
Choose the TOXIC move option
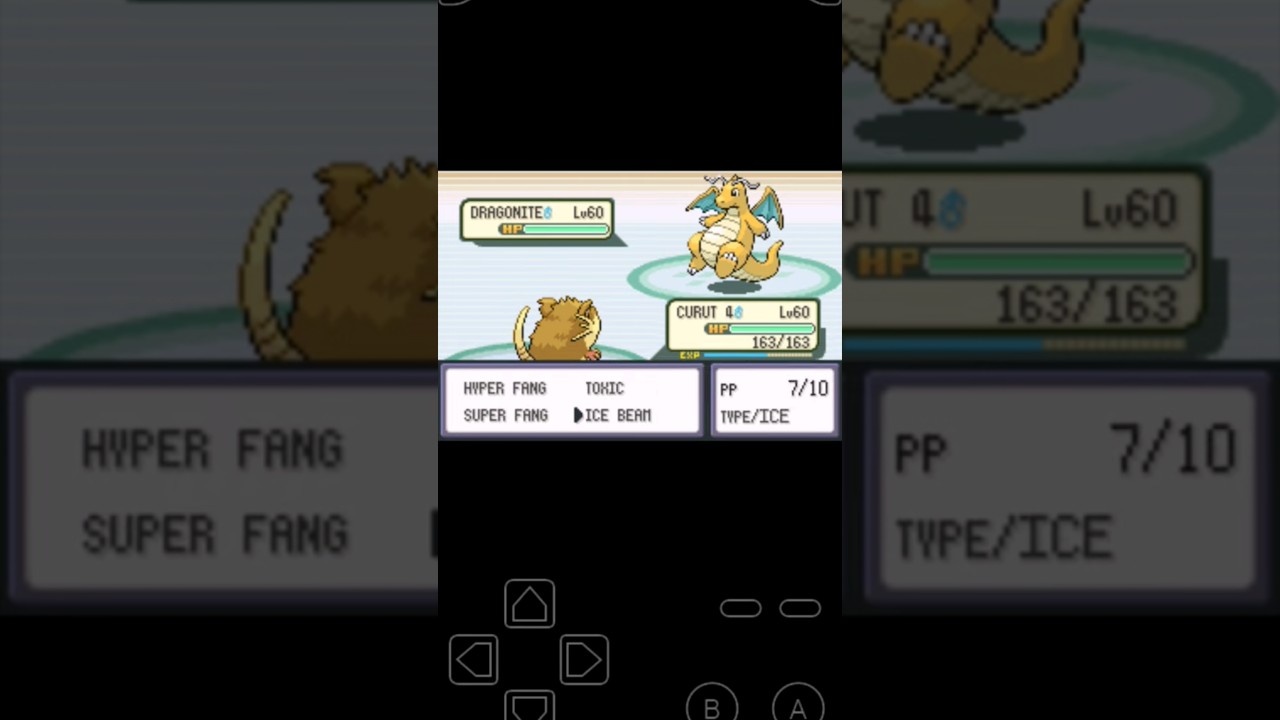(604, 388)
